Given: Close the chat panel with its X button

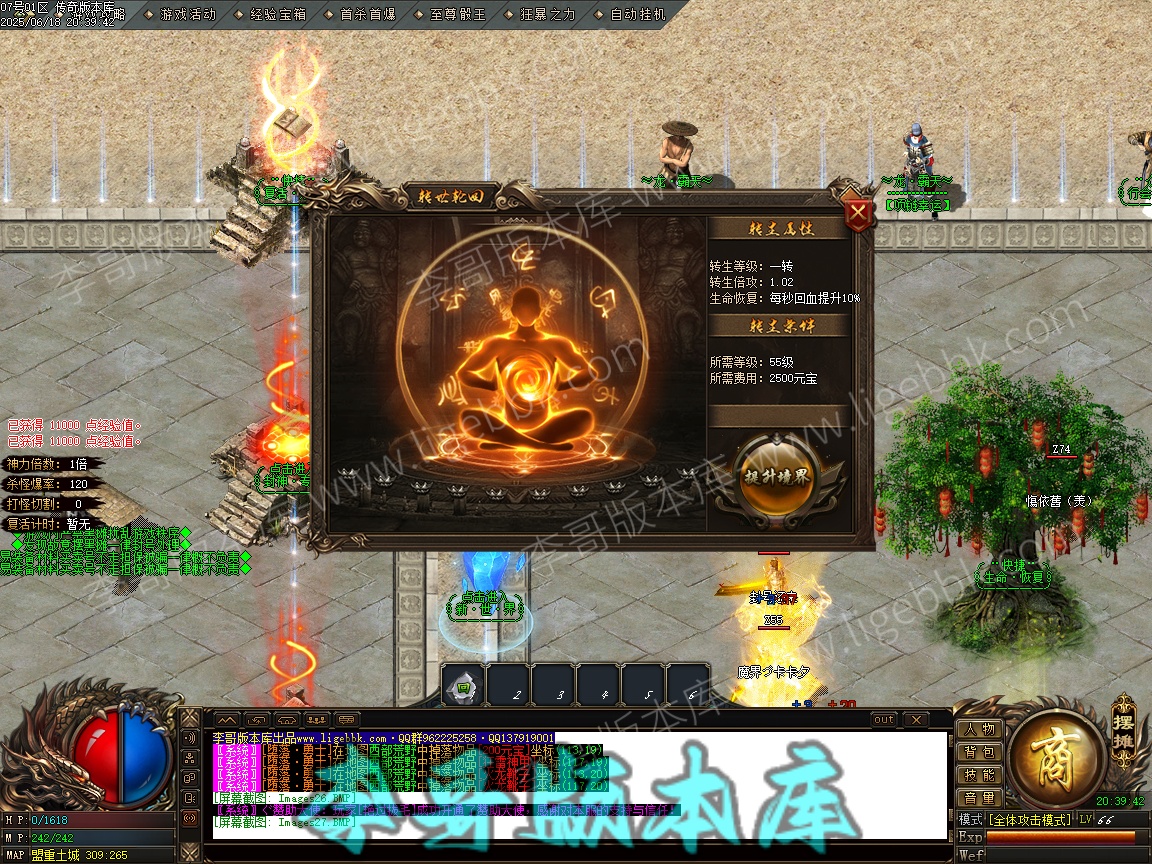Looking at the screenshot, I should (915, 720).
